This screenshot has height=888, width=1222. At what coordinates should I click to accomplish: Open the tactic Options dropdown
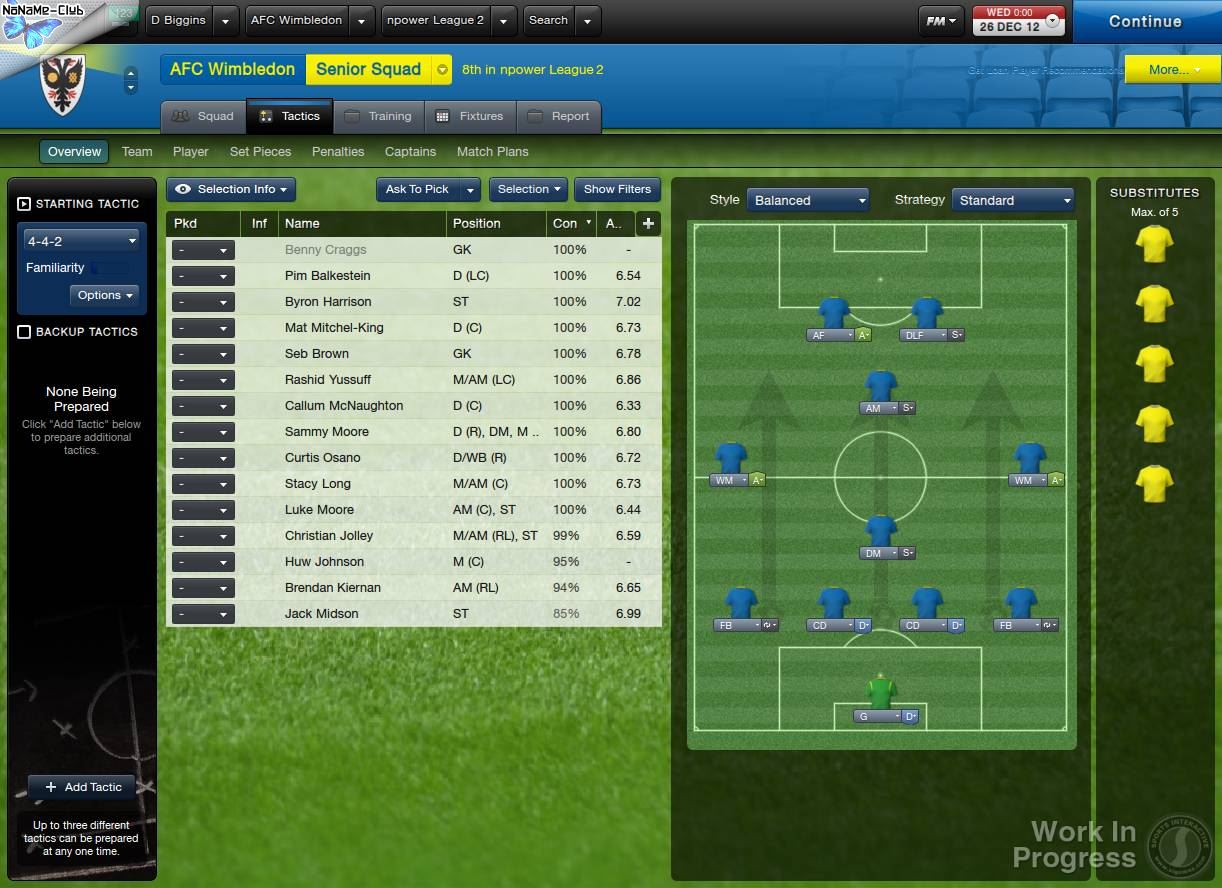(104, 295)
